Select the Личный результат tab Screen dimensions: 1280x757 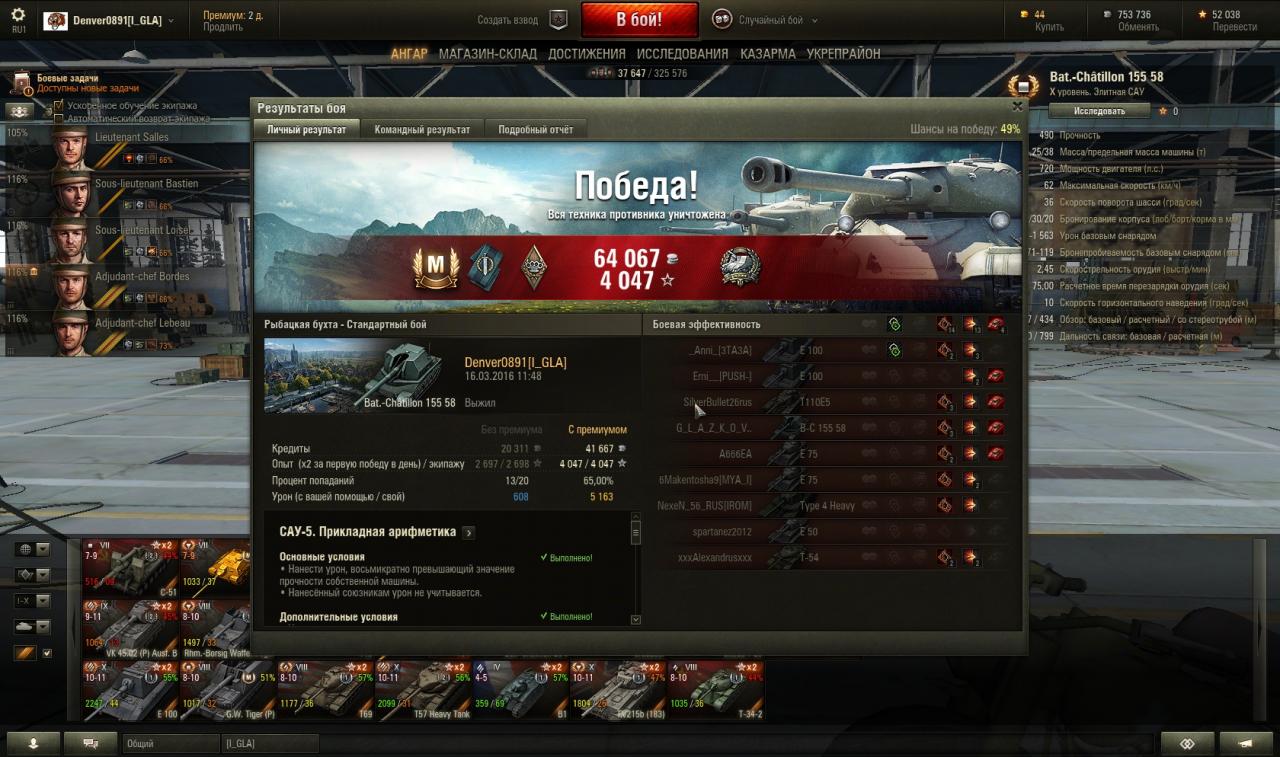(306, 130)
